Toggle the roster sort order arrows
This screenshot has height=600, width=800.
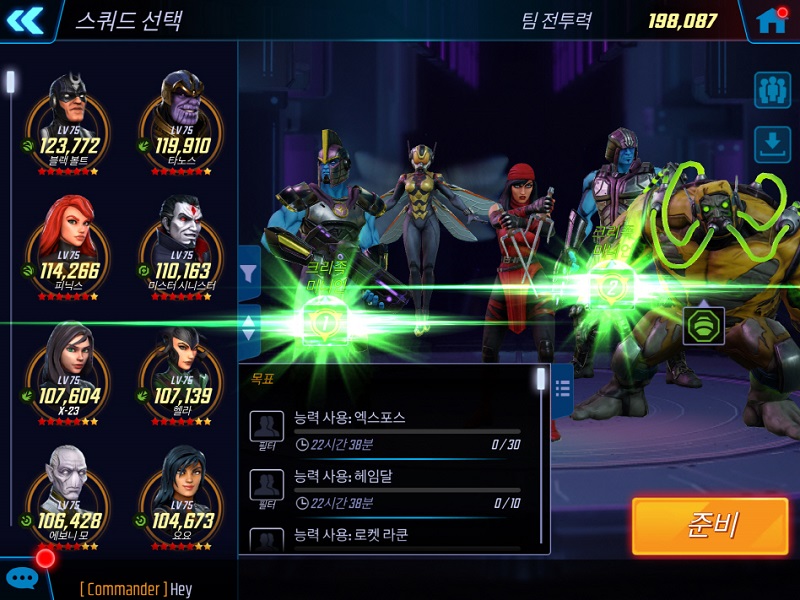coord(249,327)
